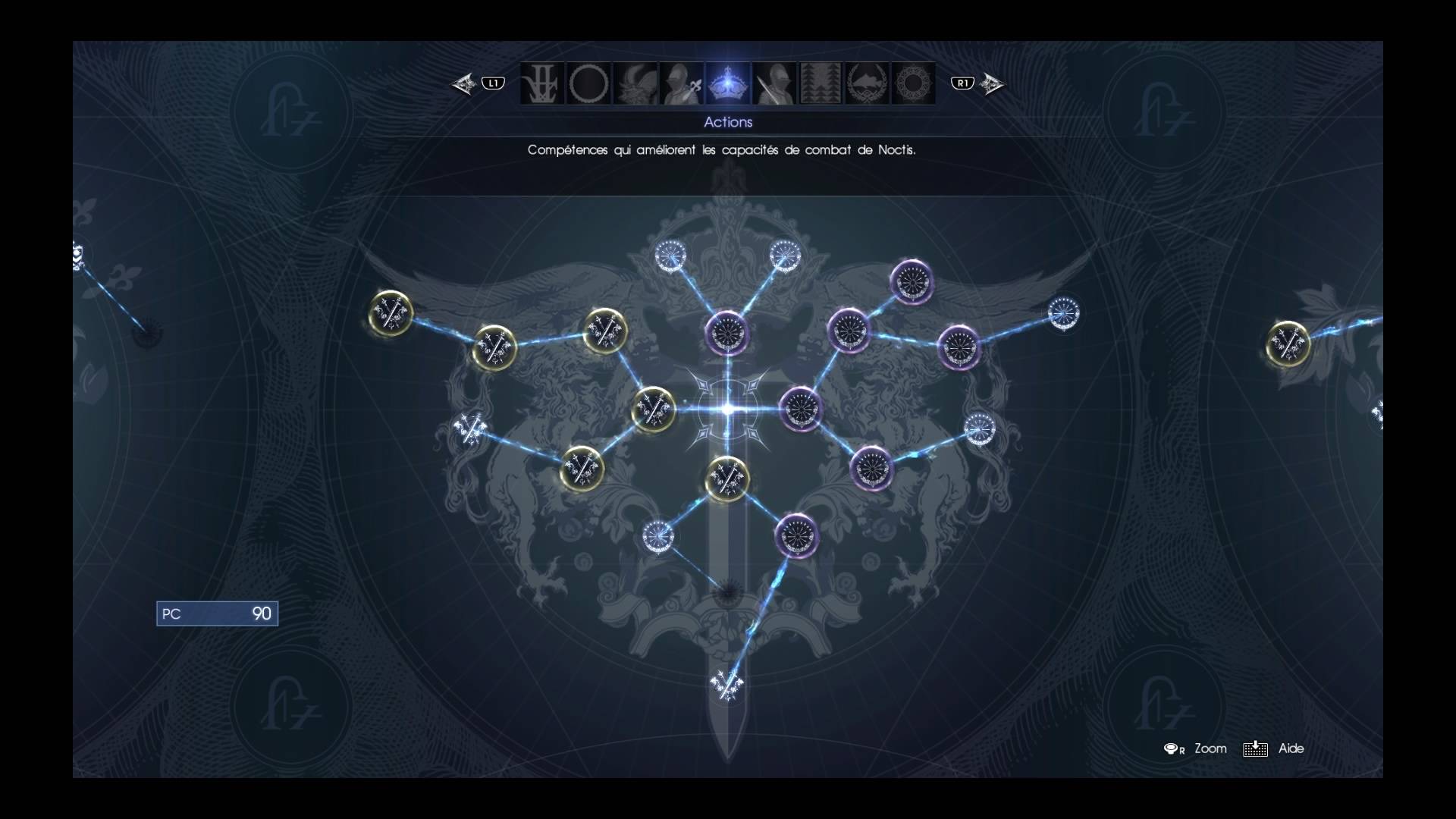Image resolution: width=1456 pixels, height=819 pixels.
Task: Open the knight with sword tab
Action: click(774, 83)
